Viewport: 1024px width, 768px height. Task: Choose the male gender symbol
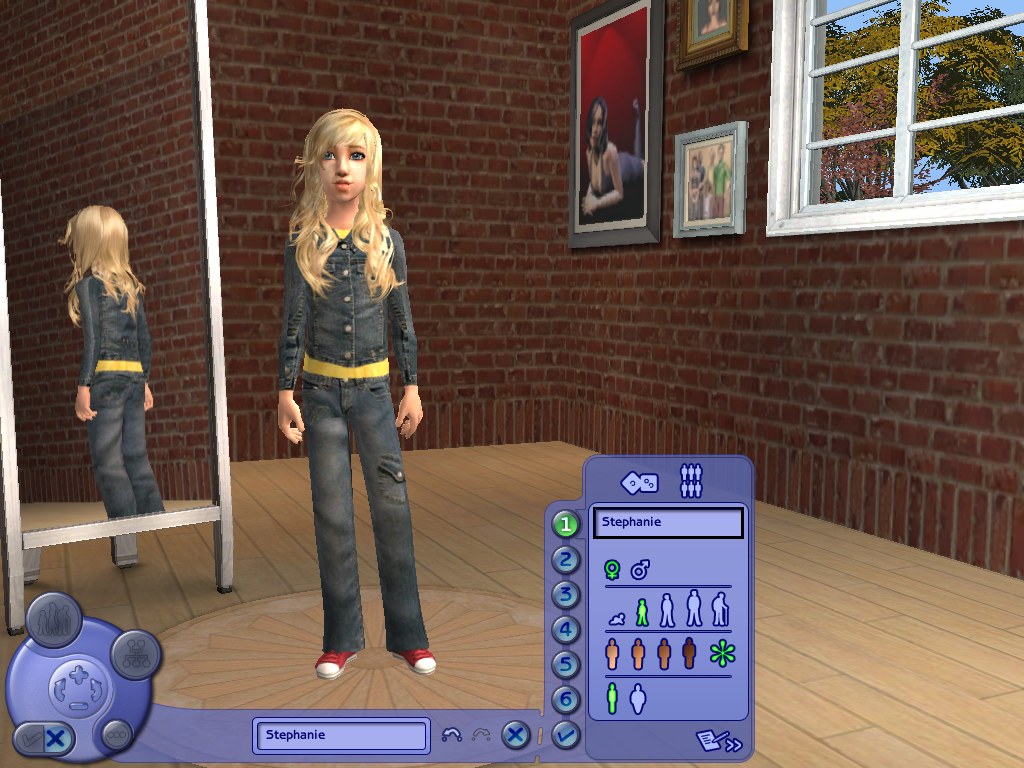(x=640, y=570)
